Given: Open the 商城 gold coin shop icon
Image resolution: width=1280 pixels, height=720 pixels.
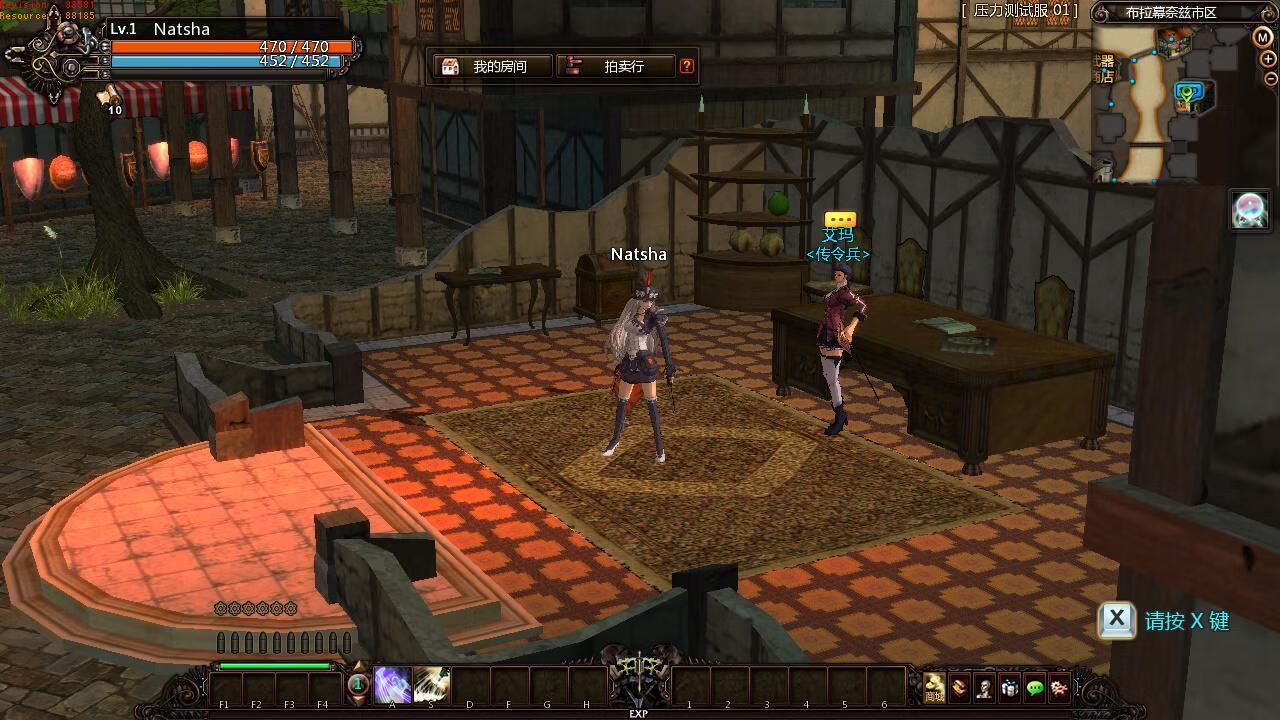Looking at the screenshot, I should tap(934, 687).
